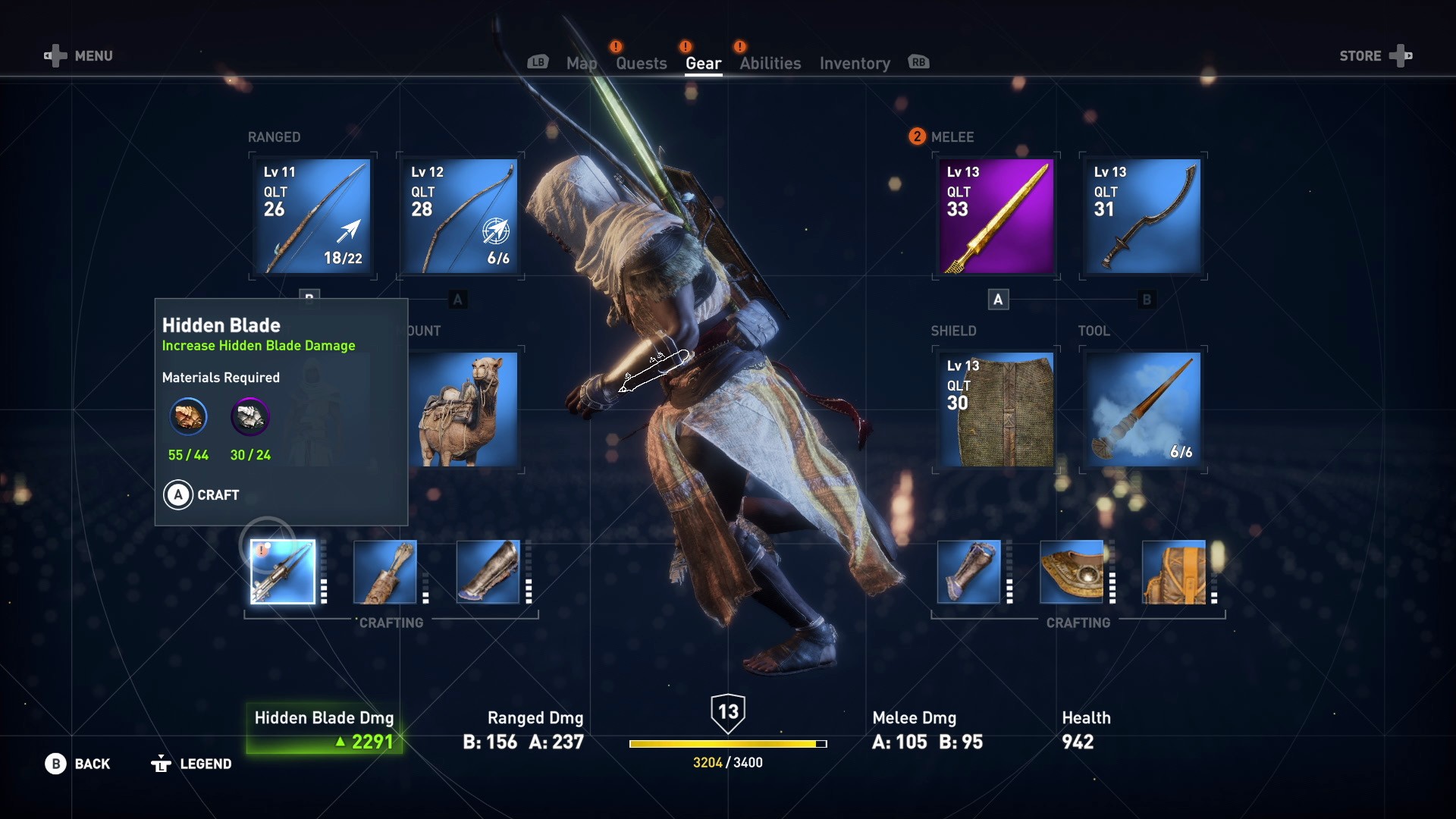This screenshot has height=819, width=1456.
Task: Open the Quests tab
Action: click(641, 64)
